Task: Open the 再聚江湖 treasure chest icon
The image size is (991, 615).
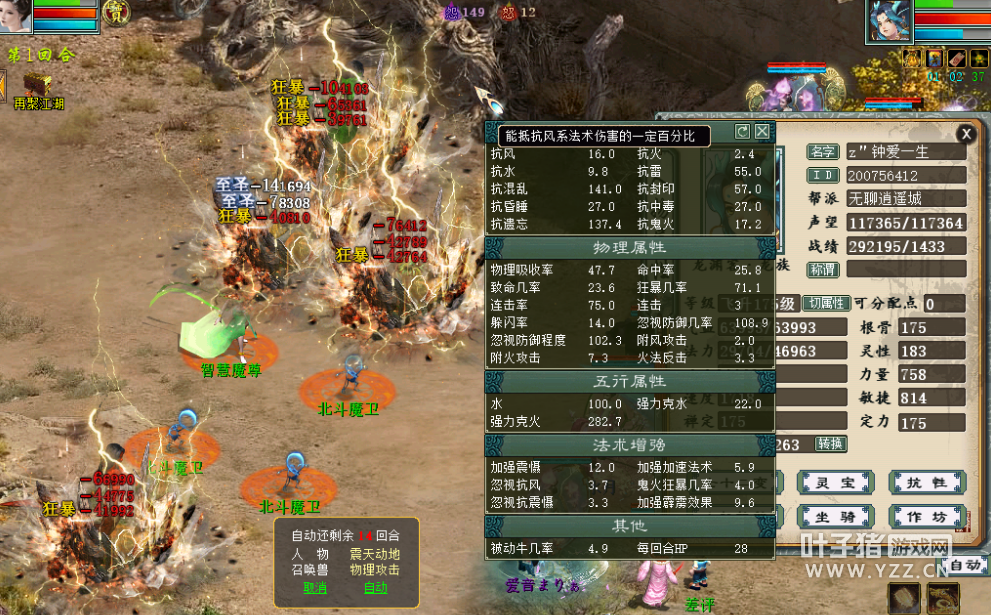Action: (38, 84)
